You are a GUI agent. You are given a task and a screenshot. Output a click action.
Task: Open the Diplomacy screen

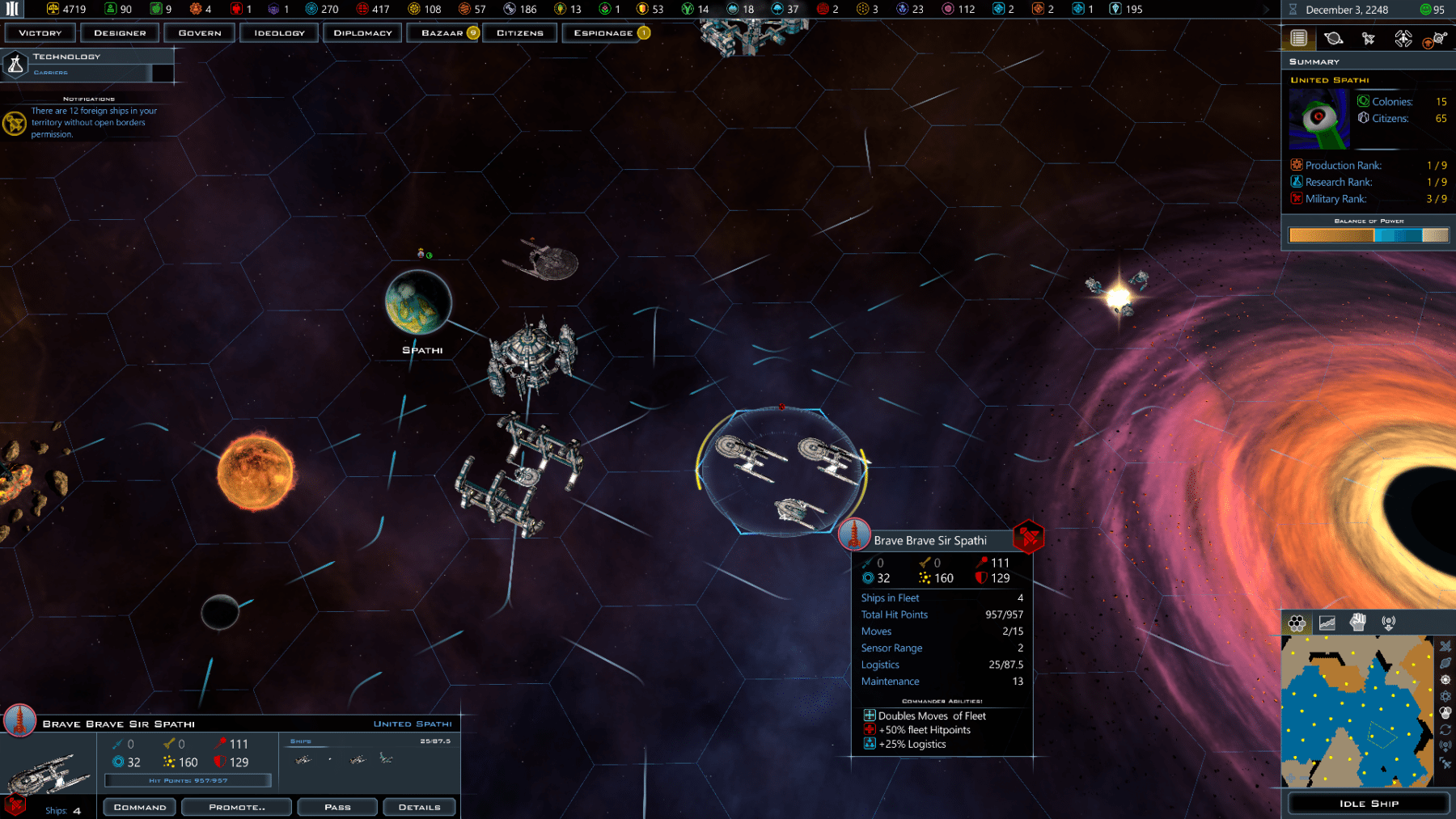click(362, 33)
